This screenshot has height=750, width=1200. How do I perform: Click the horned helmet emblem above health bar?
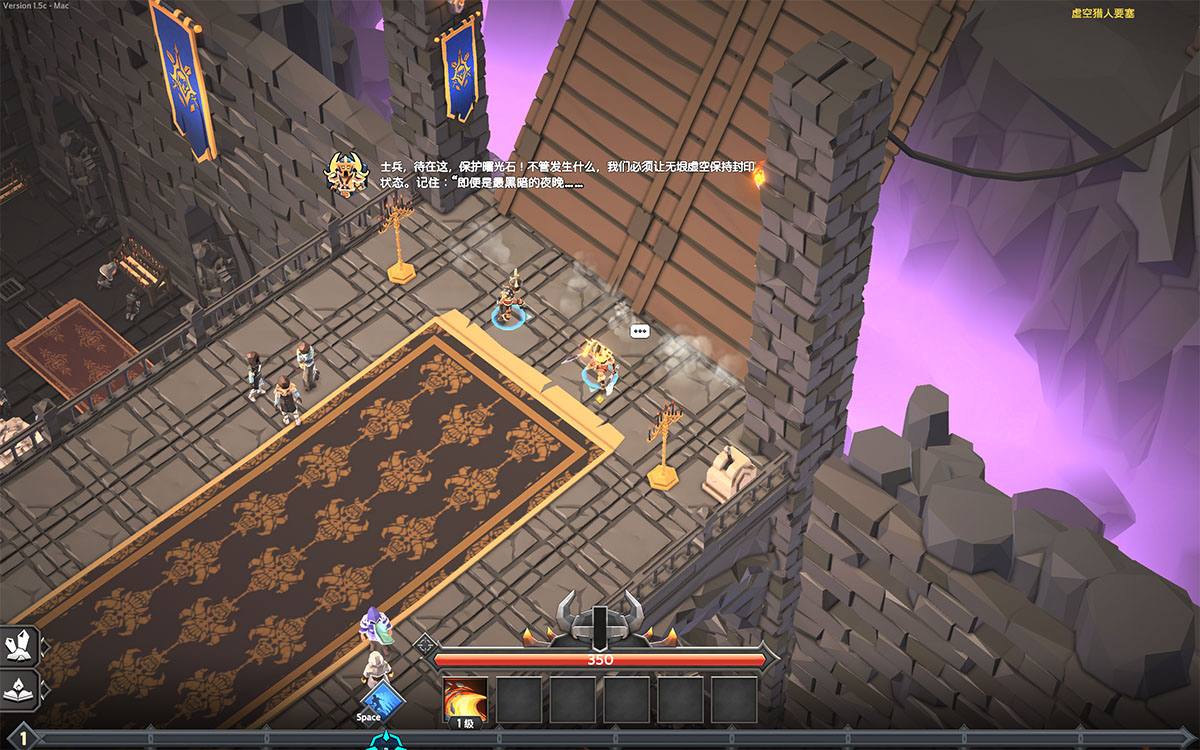[599, 620]
